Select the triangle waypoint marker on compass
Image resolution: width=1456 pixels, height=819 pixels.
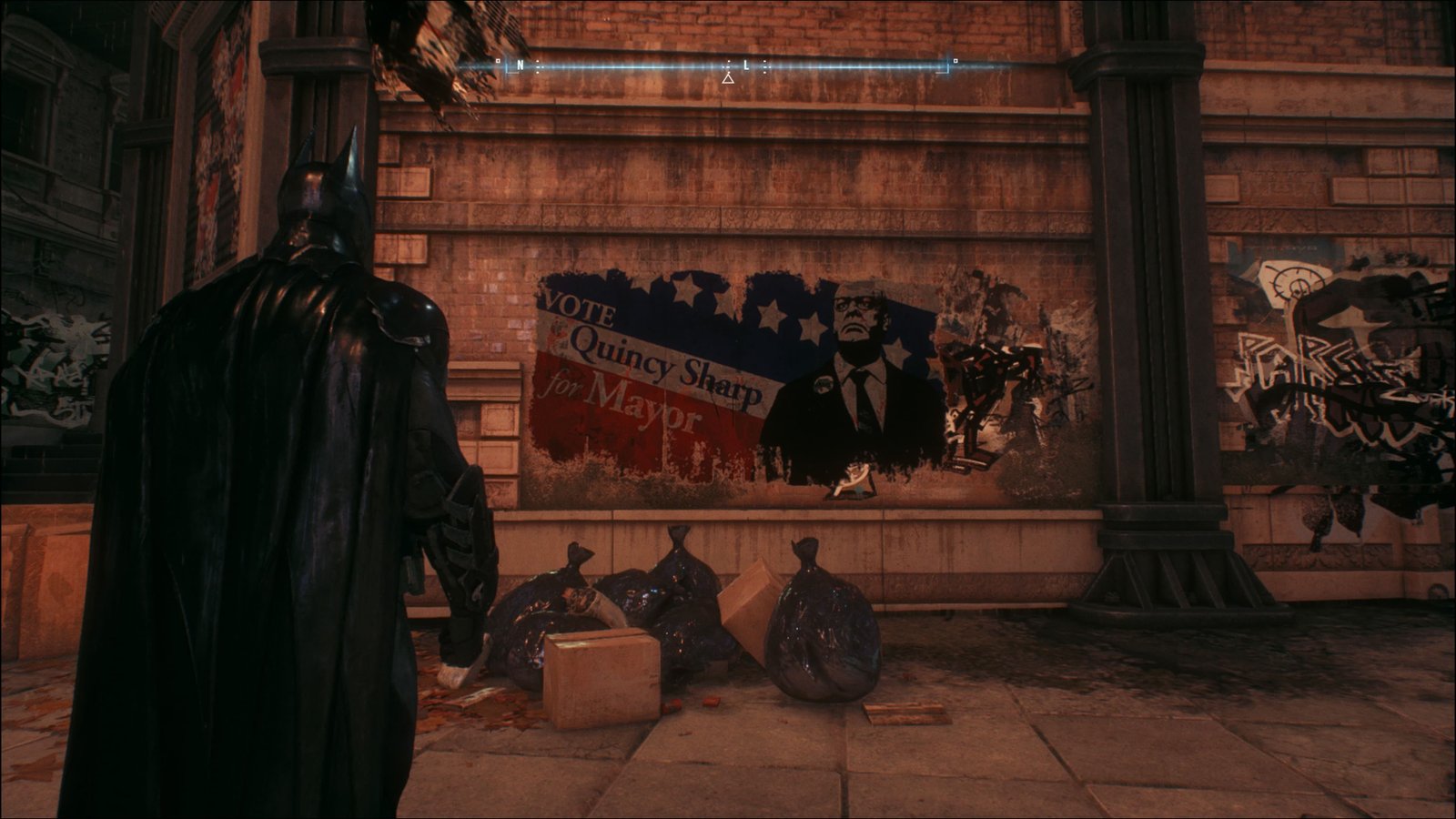728,79
